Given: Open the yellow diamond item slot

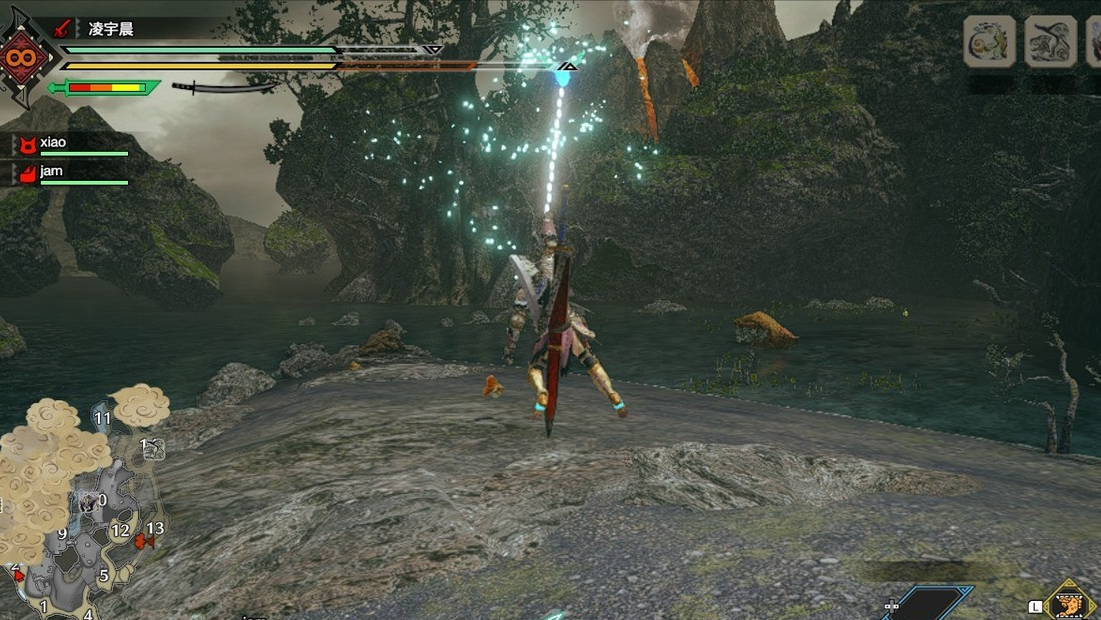Looking at the screenshot, I should pyautogui.click(x=1069, y=601).
